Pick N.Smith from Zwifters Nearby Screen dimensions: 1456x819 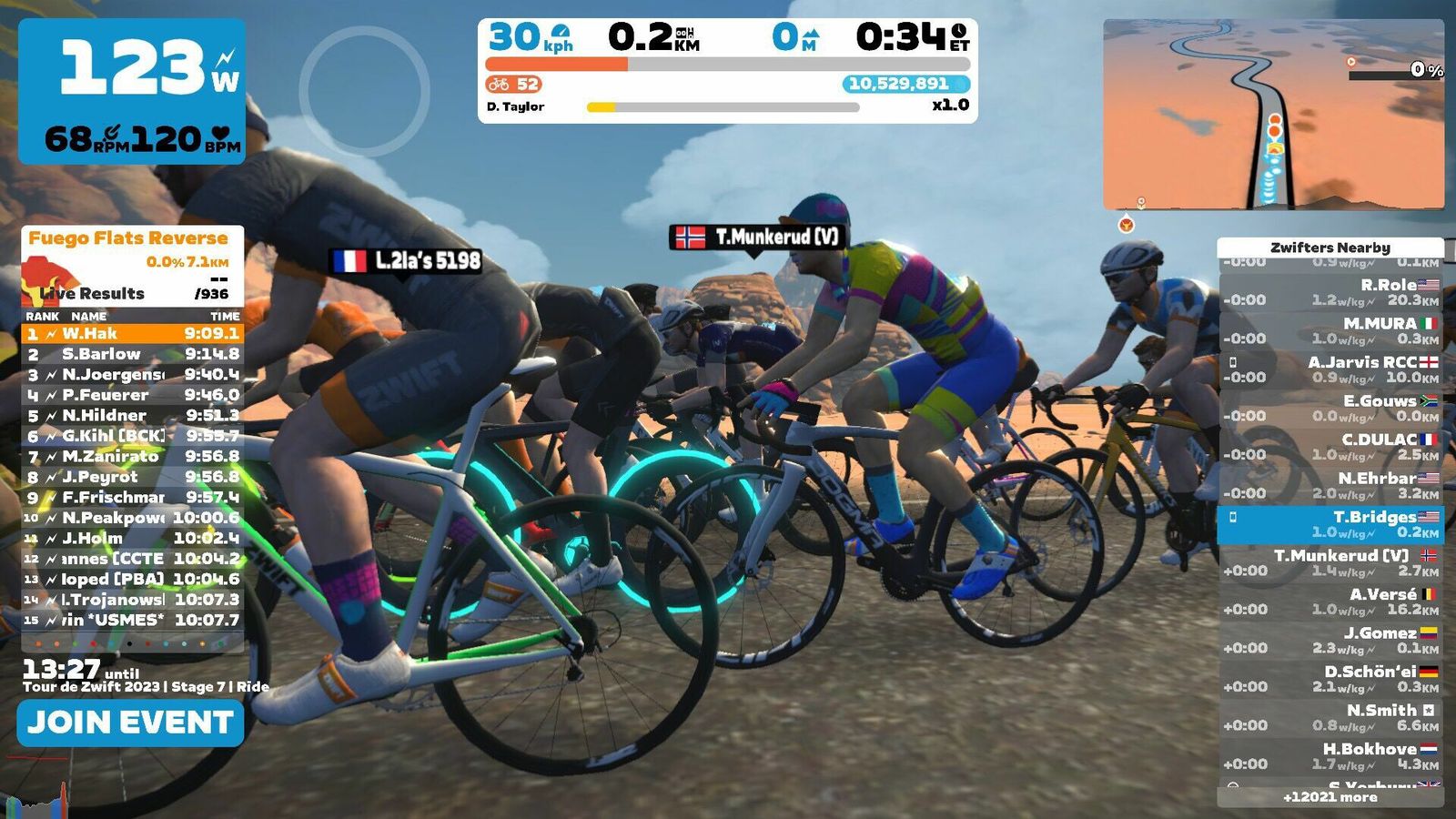tap(1330, 717)
